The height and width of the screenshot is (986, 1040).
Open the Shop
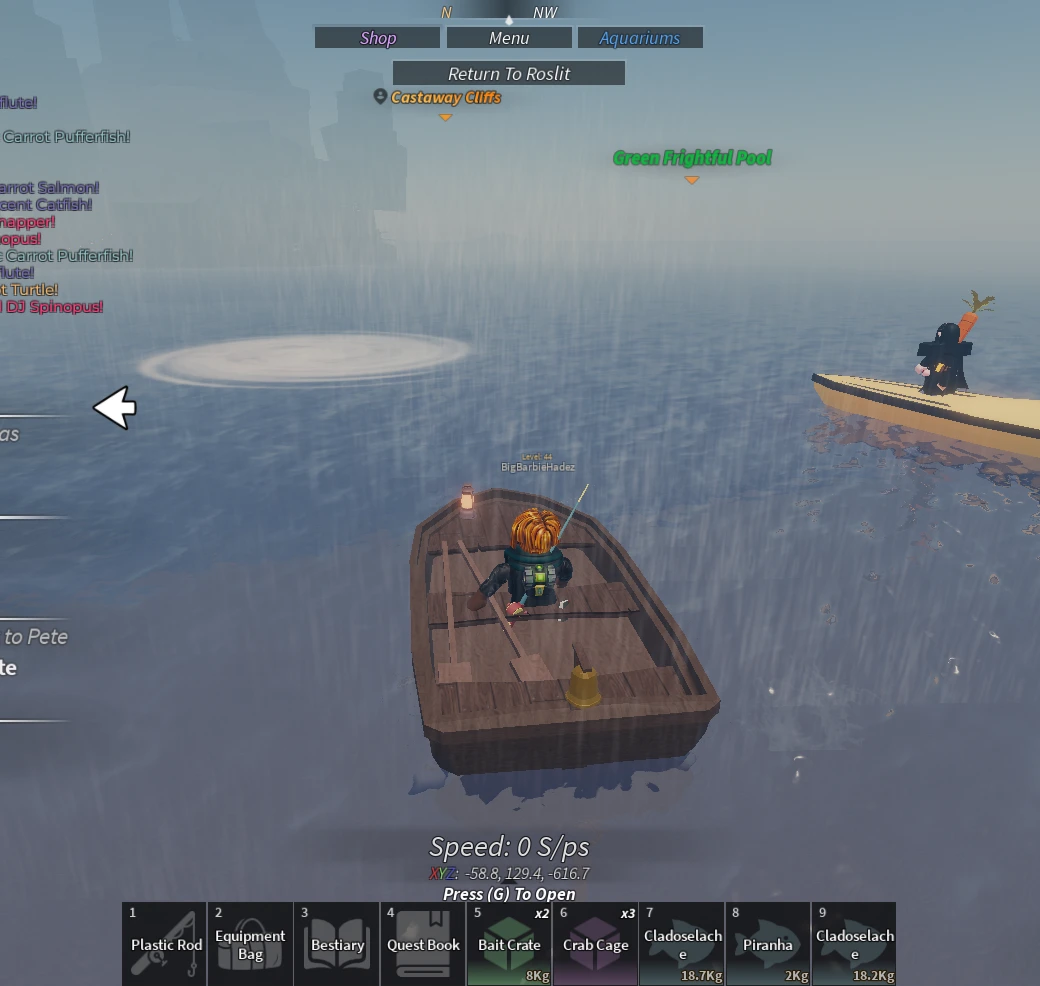click(377, 38)
